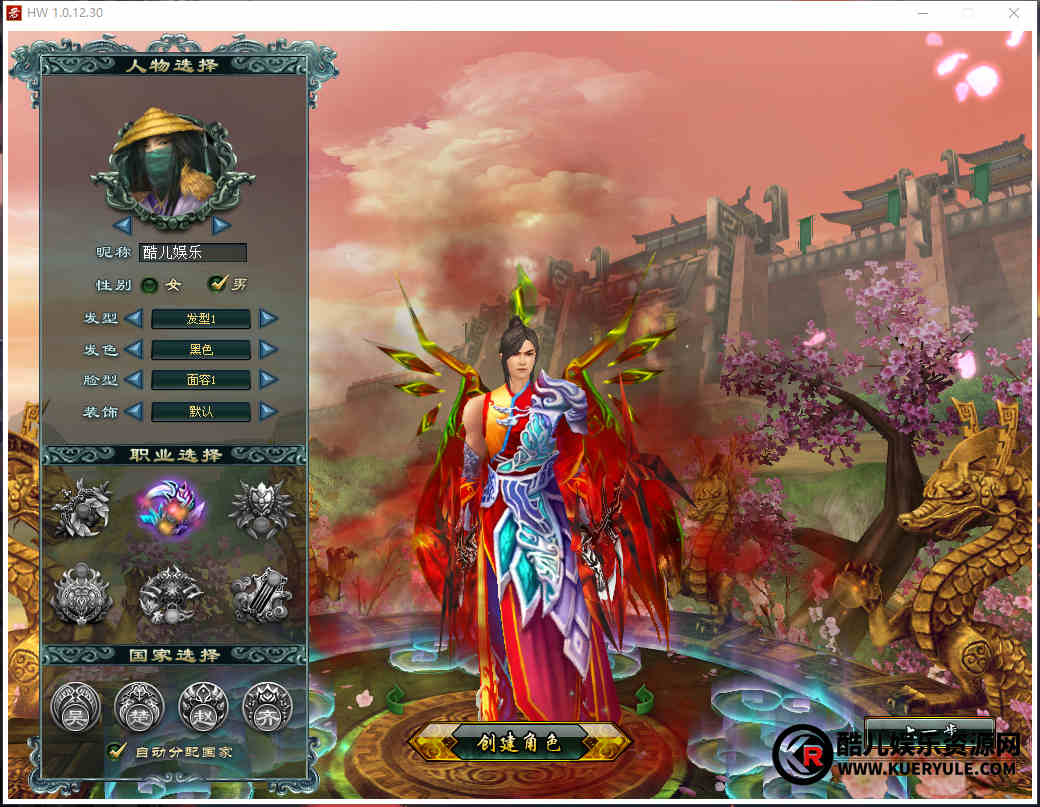
Task: Edit the 昵称 nickname field
Action: pyautogui.click(x=193, y=253)
